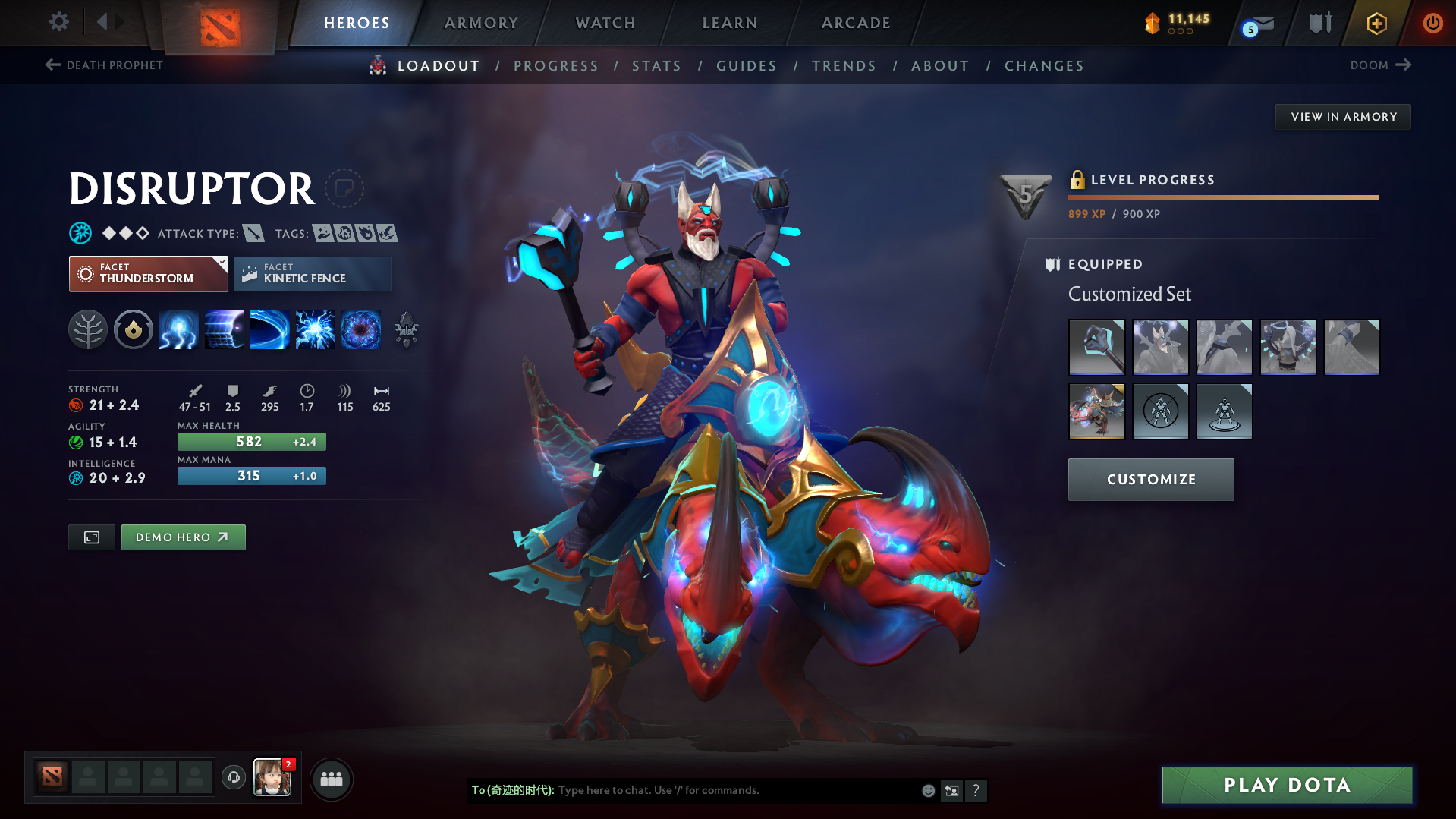Switch to the ARMORY tab
The image size is (1456, 819).
481,23
